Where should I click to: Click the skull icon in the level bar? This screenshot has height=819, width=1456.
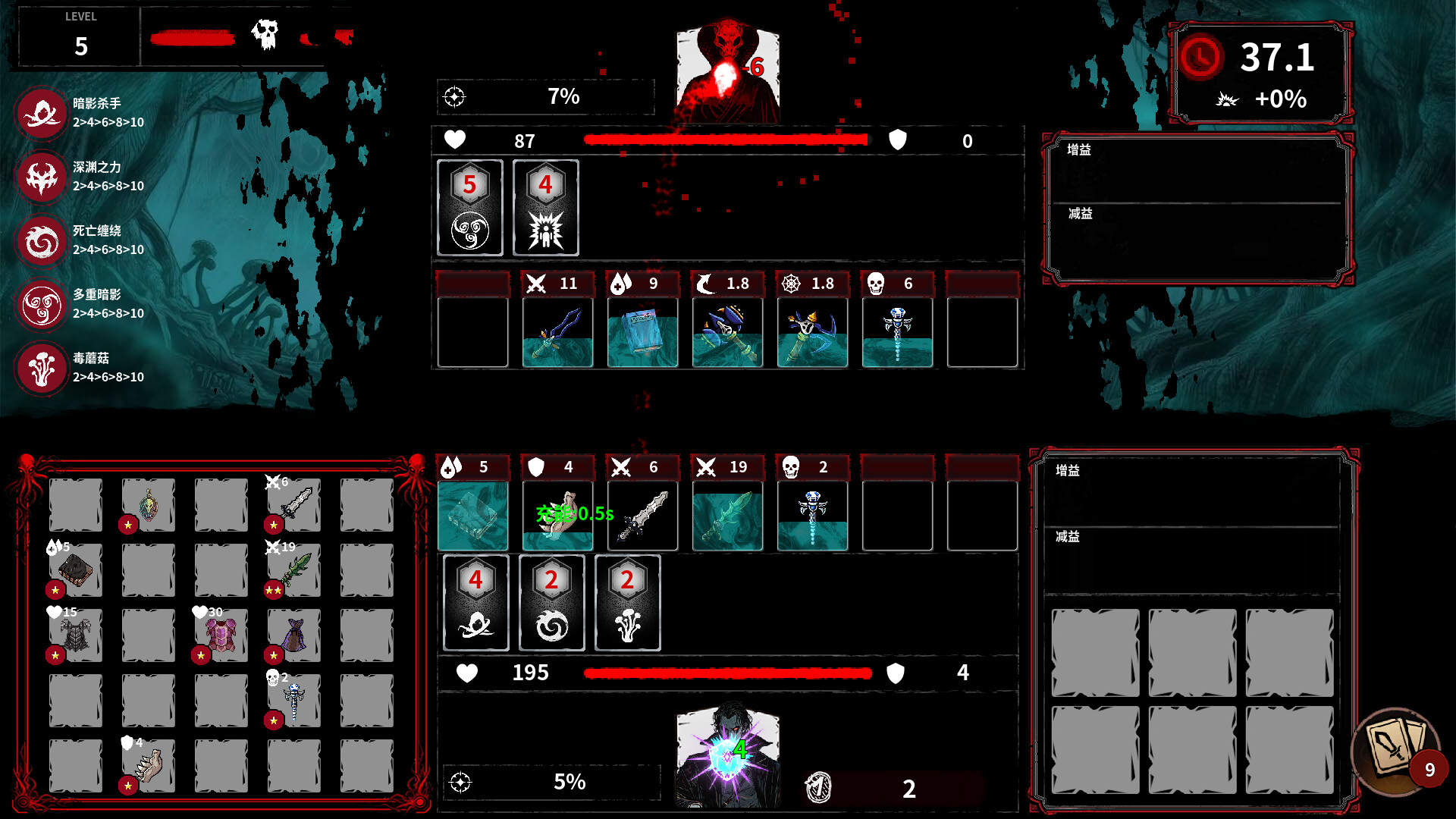tap(265, 34)
